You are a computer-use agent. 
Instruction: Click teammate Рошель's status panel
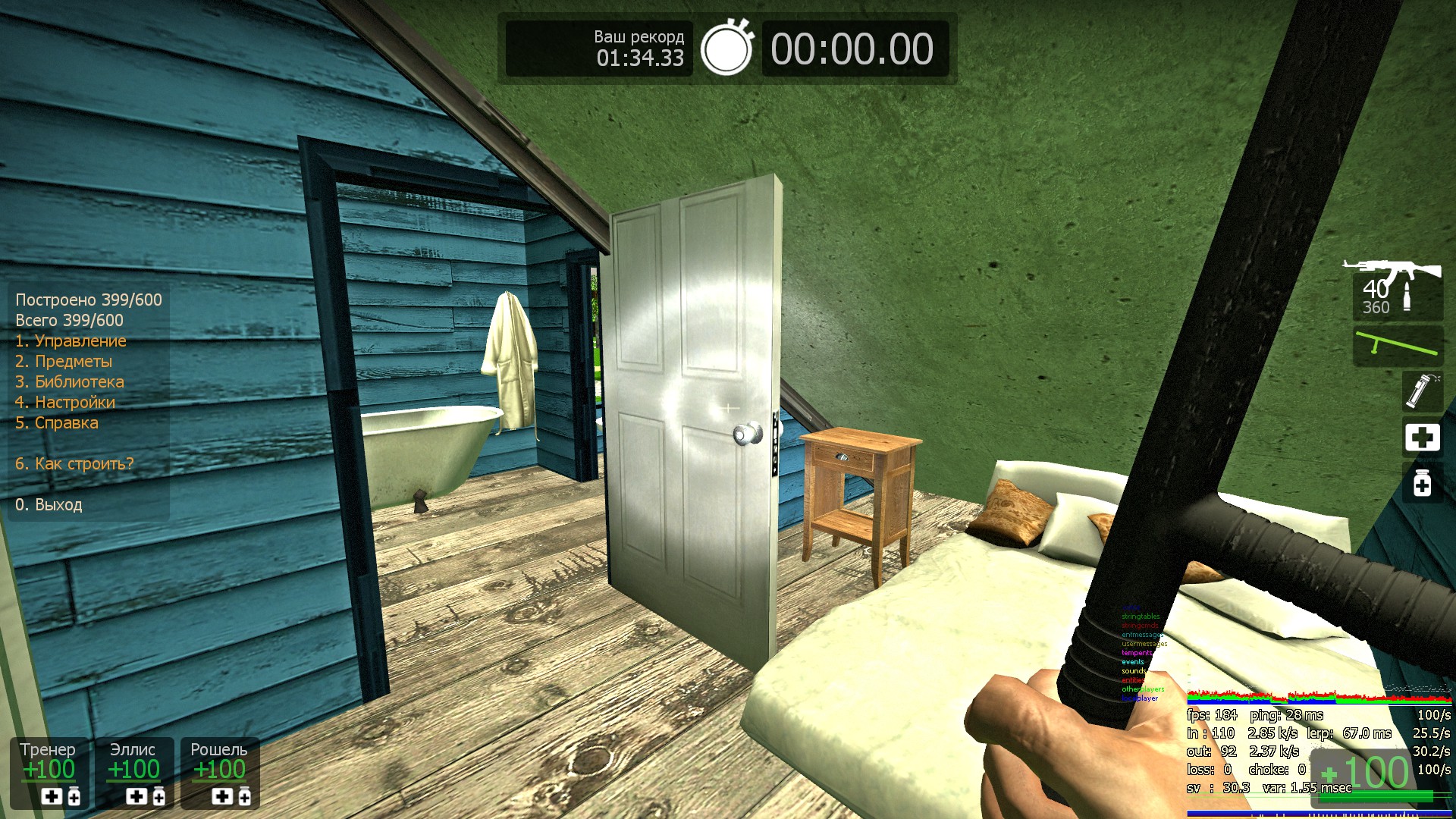click(x=220, y=772)
